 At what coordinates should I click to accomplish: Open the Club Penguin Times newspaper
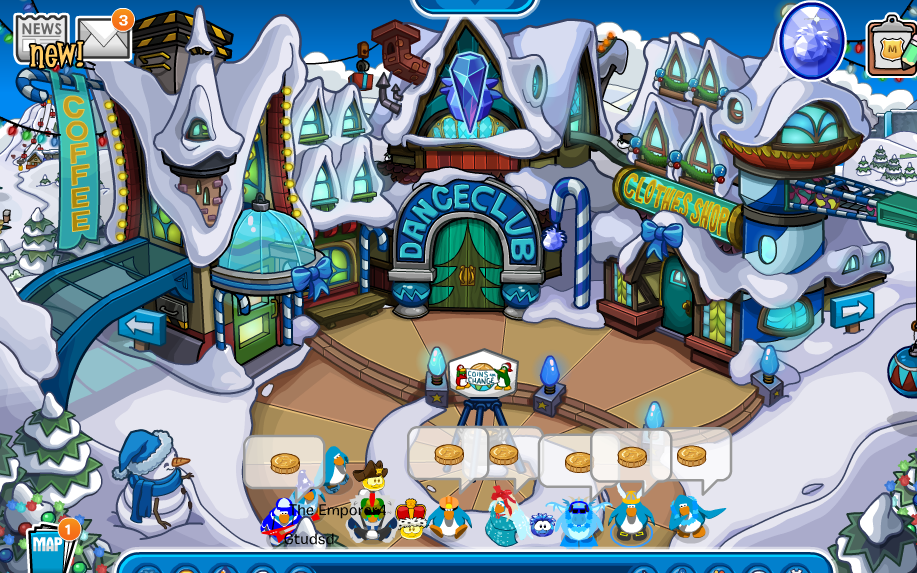click(x=42, y=39)
